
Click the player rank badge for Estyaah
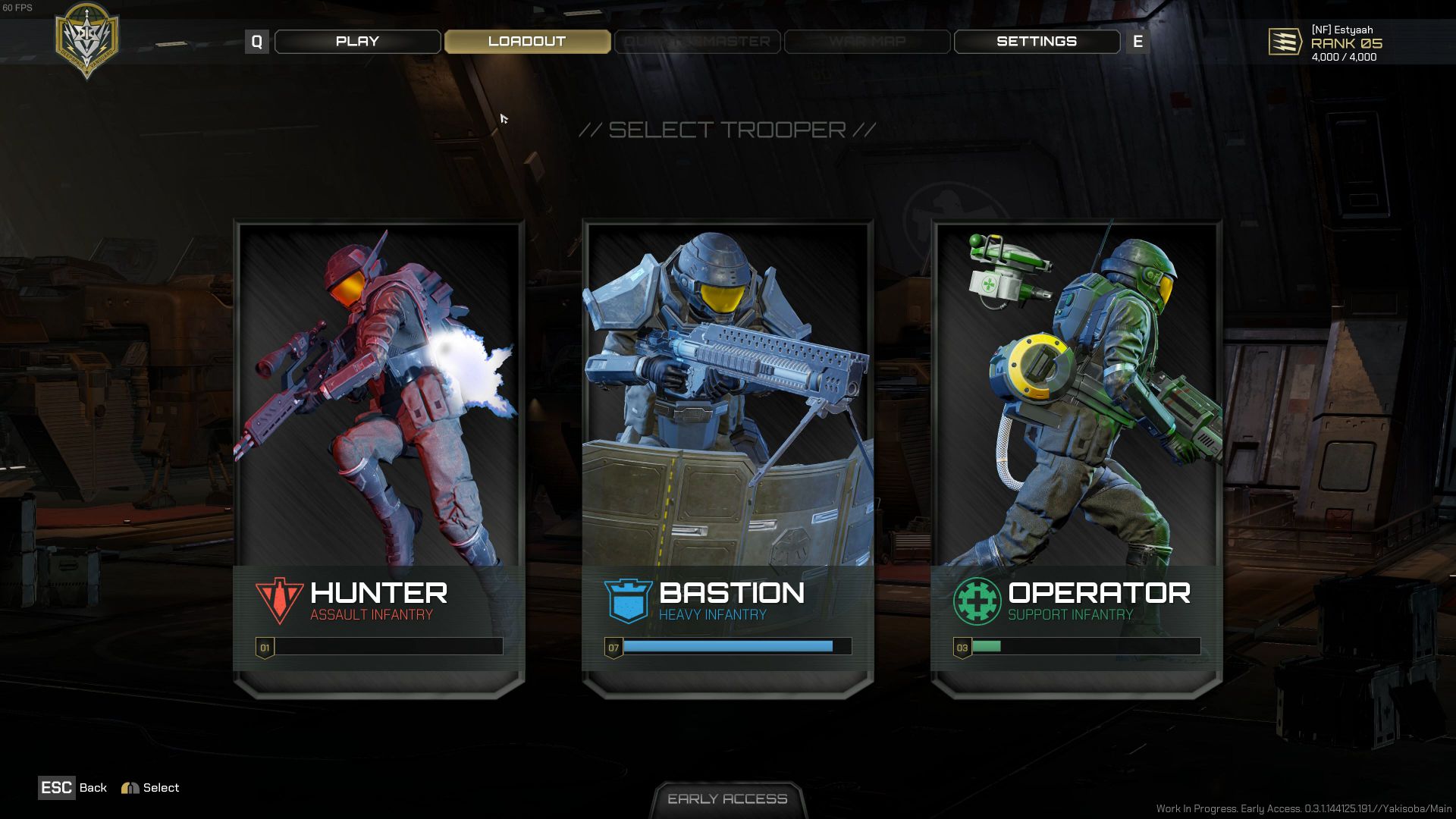point(1285,42)
